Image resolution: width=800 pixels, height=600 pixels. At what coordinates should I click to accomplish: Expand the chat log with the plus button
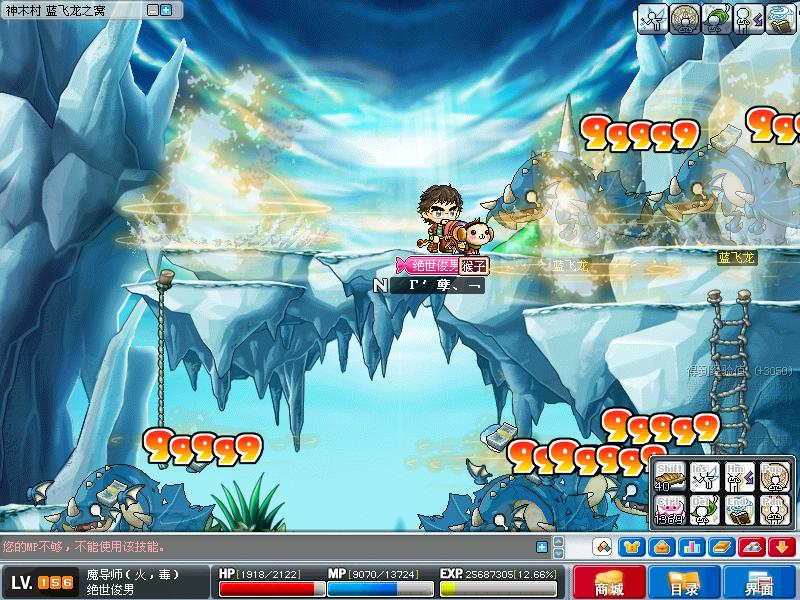[541, 546]
